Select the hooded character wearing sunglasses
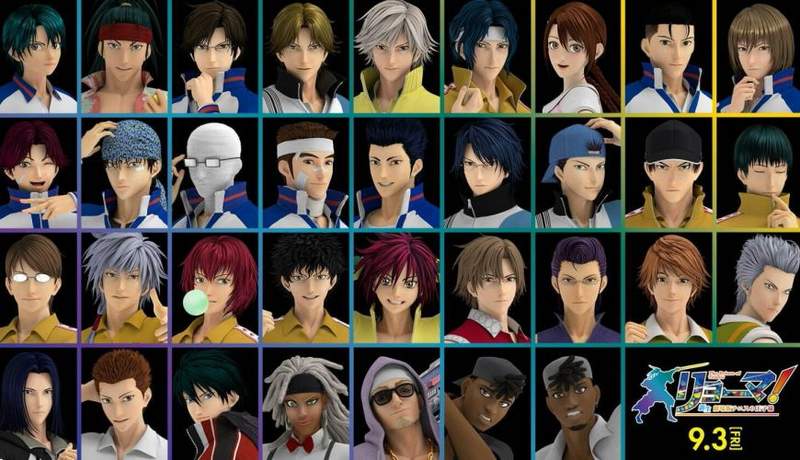The height and width of the screenshot is (460, 800). point(396,405)
